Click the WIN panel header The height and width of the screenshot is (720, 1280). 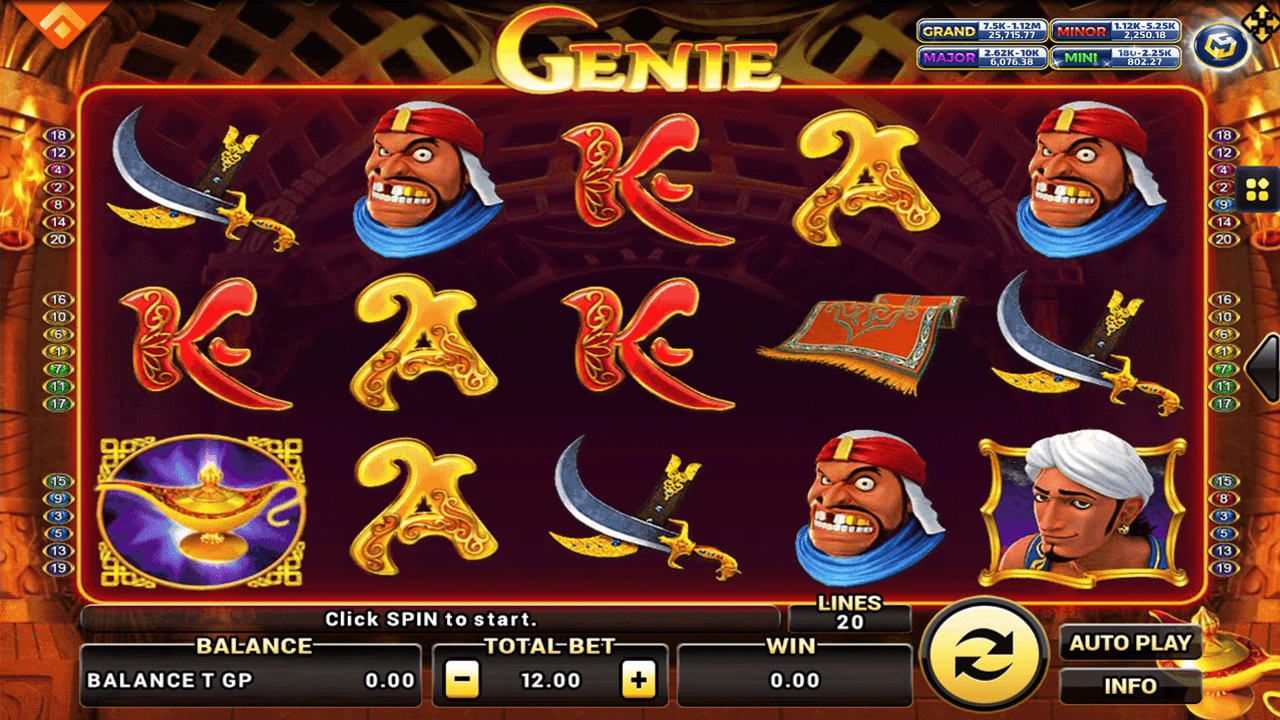pos(791,645)
